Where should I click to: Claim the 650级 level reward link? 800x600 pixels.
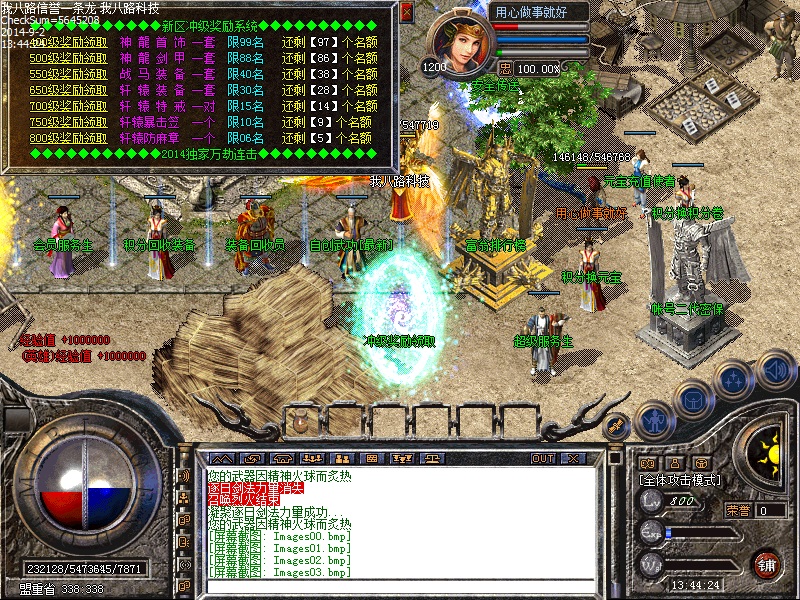(x=69, y=90)
